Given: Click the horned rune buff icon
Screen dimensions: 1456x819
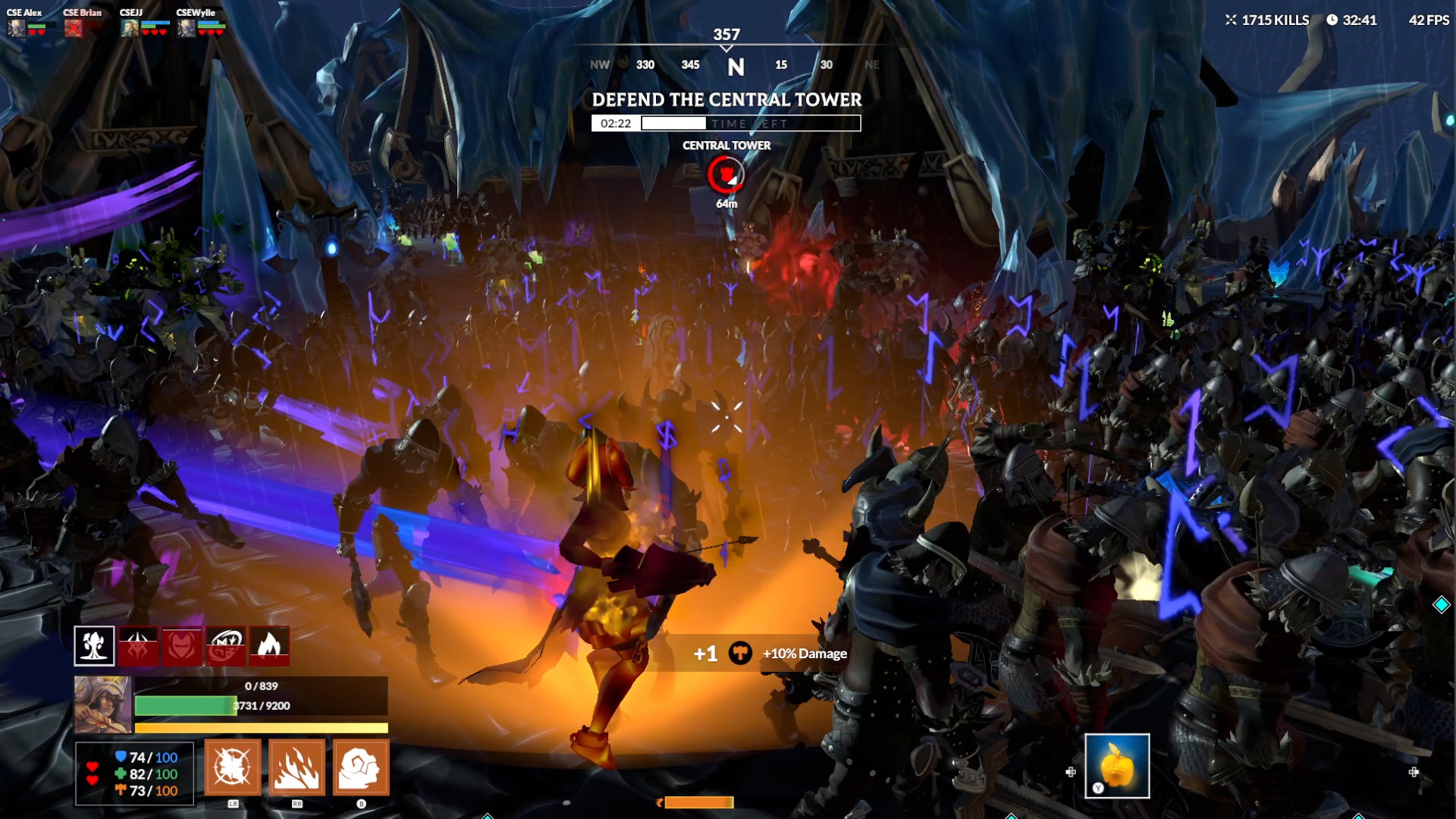Looking at the screenshot, I should point(138,646).
